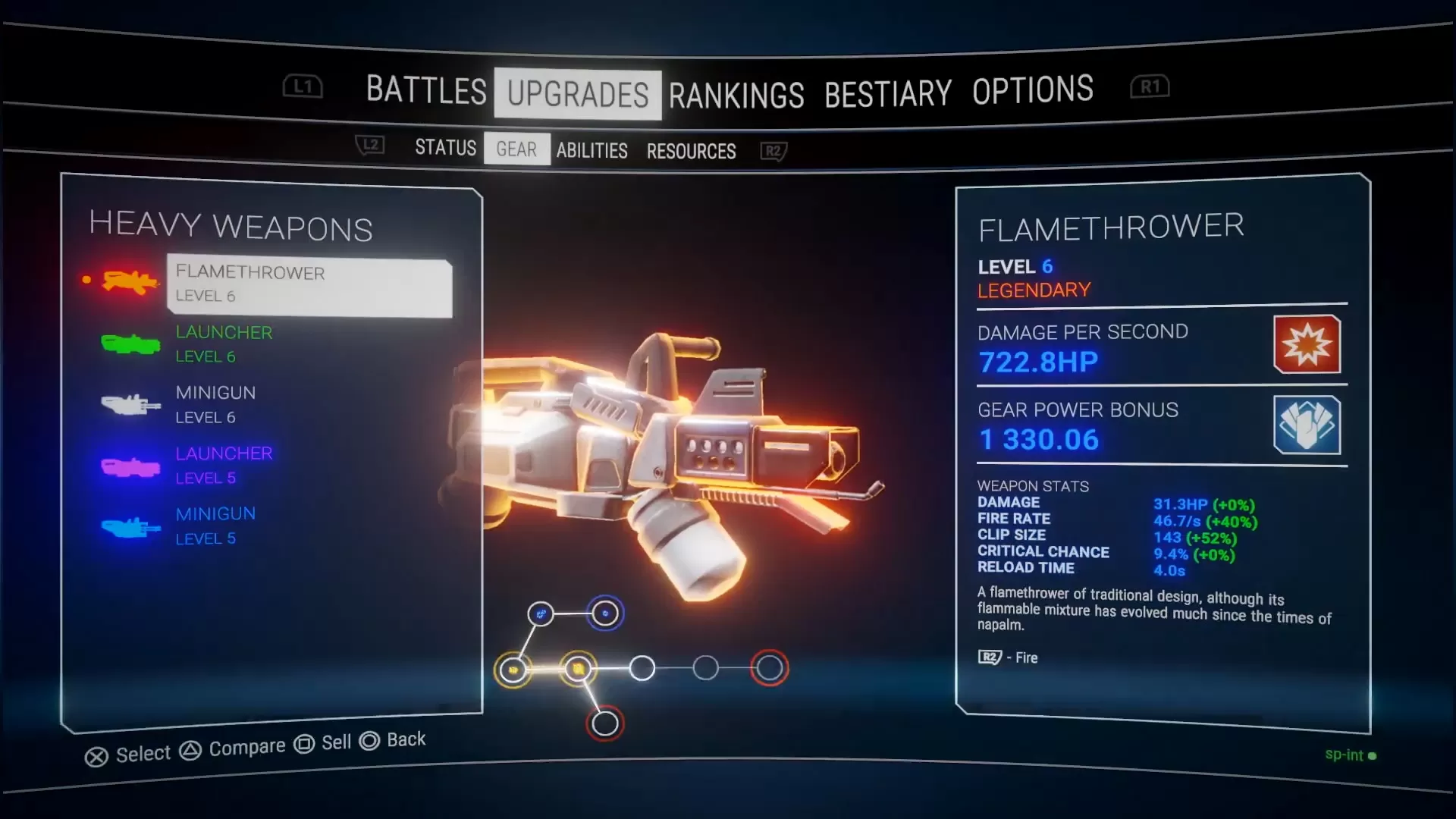Open the OPTIONS tab
This screenshot has height=819, width=1456.
tap(1032, 90)
